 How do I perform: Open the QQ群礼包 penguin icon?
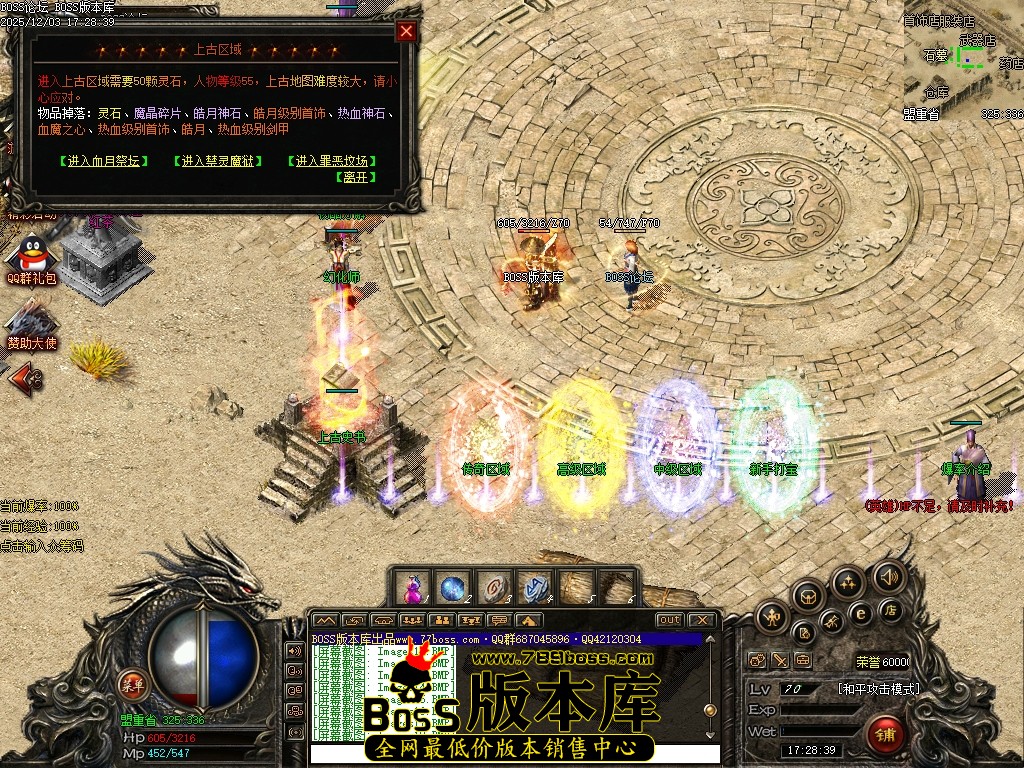tap(33, 258)
